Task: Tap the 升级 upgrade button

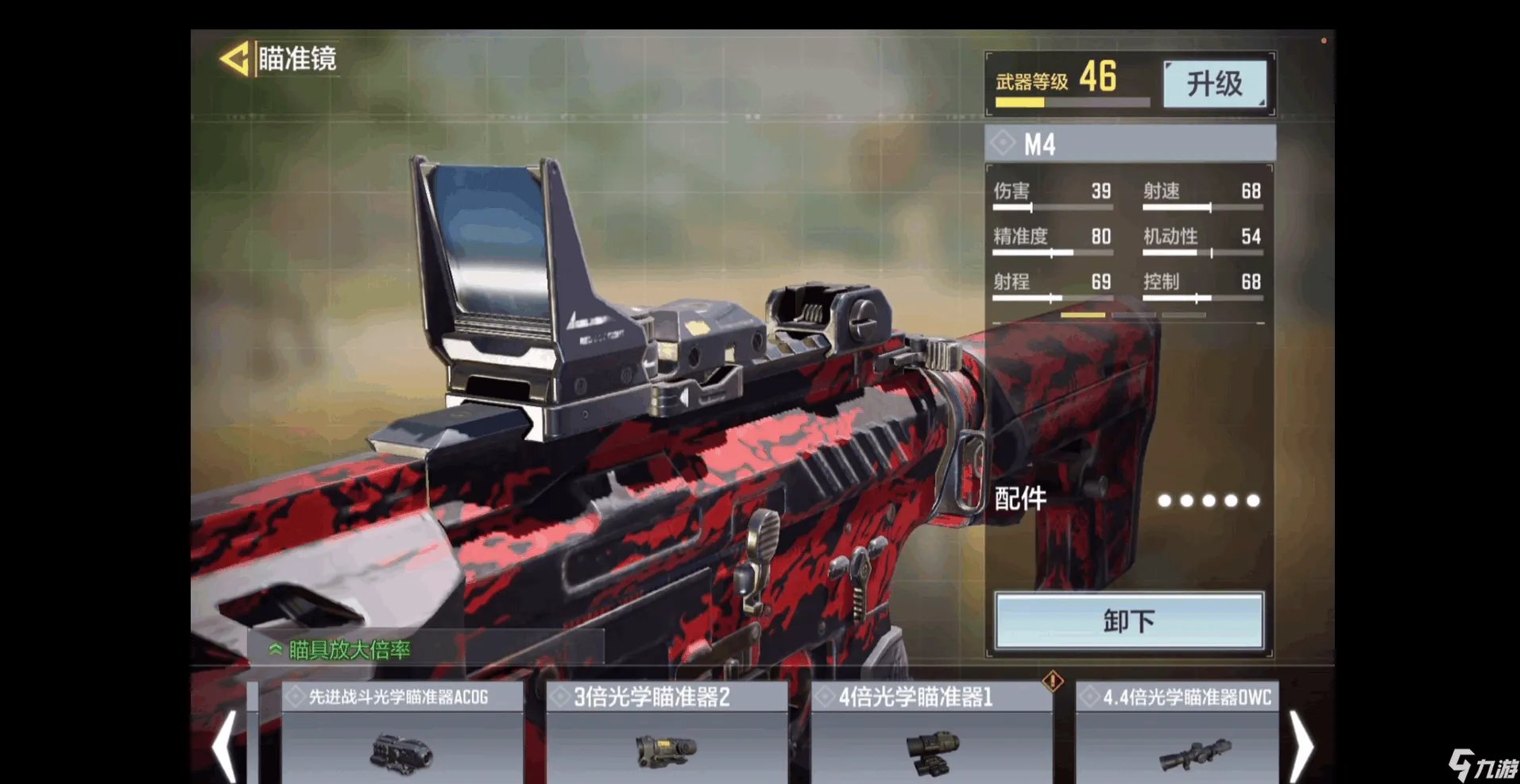Action: [1214, 83]
